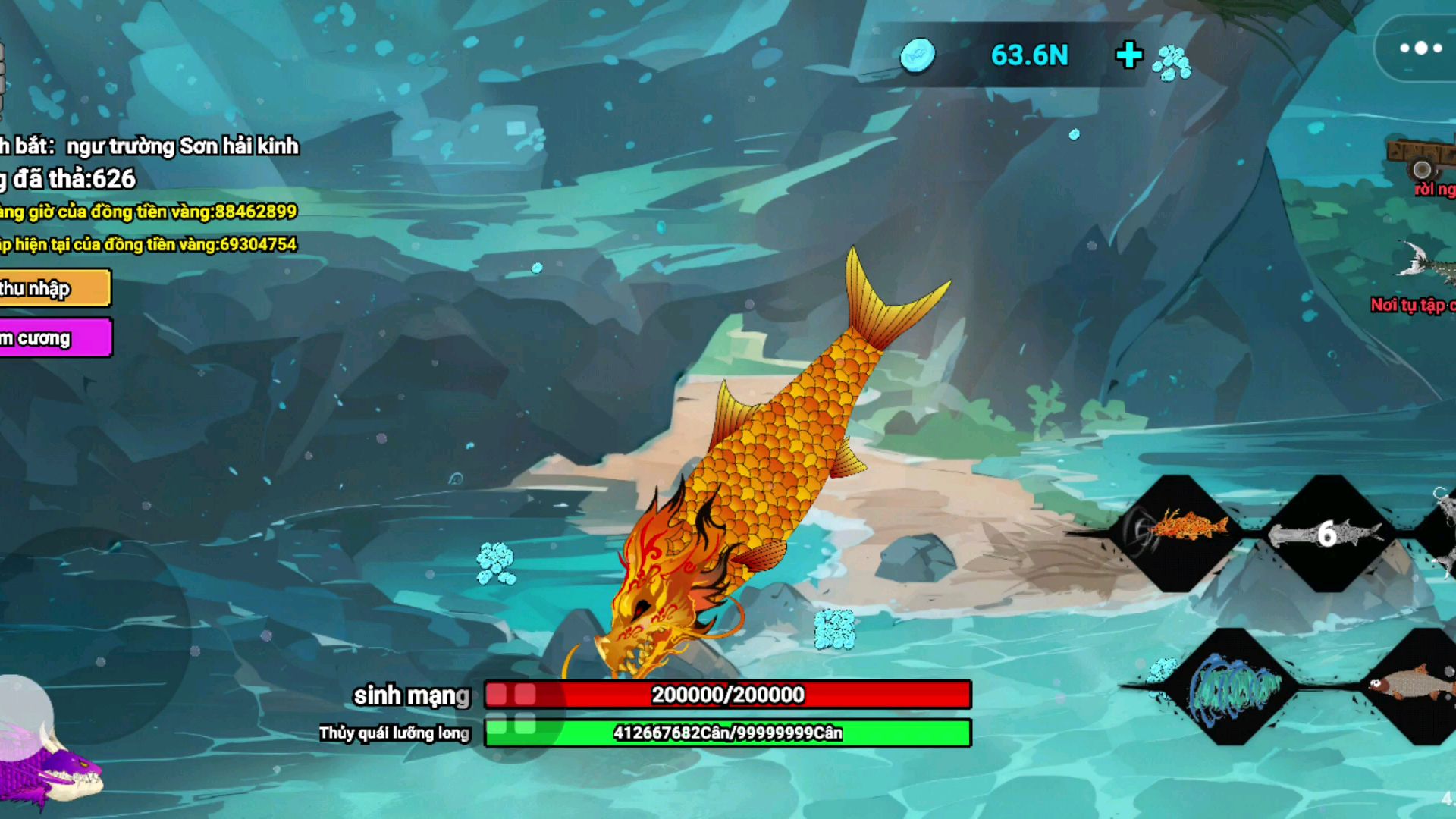Open the orange thu nhập income button
1456x819 pixels.
pyautogui.click(x=55, y=288)
